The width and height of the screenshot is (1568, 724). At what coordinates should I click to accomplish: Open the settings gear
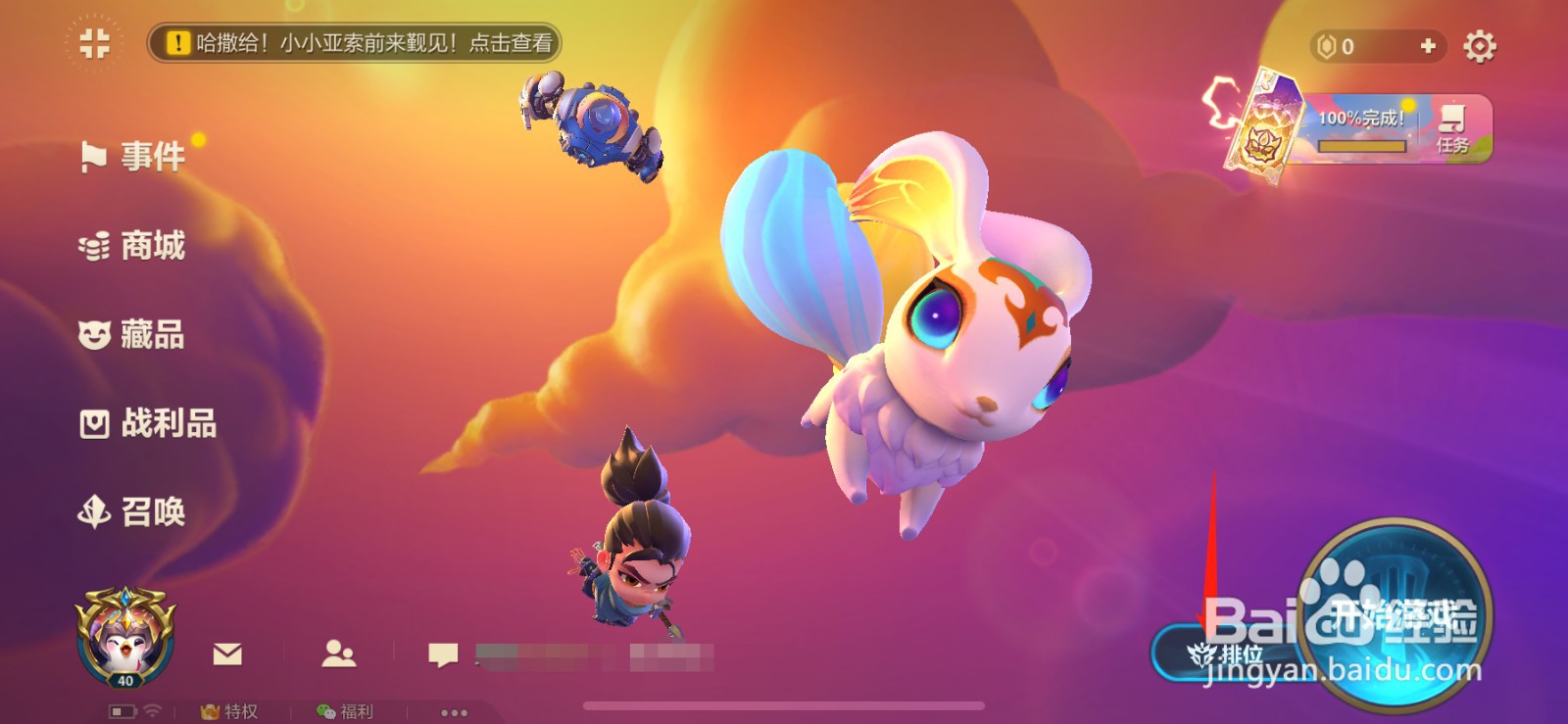[x=1482, y=44]
